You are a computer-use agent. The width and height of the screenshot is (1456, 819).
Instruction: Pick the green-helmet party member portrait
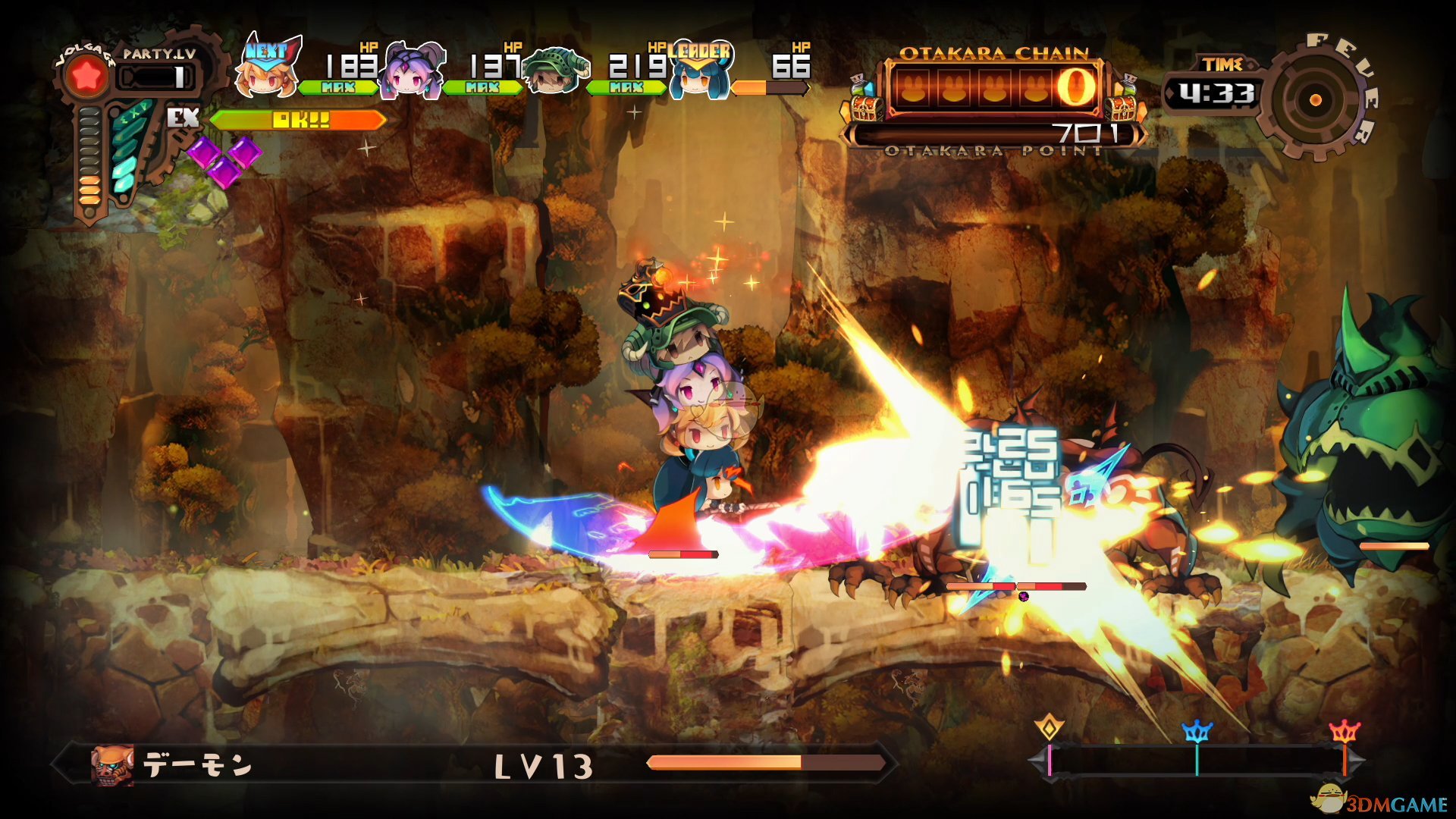(557, 72)
